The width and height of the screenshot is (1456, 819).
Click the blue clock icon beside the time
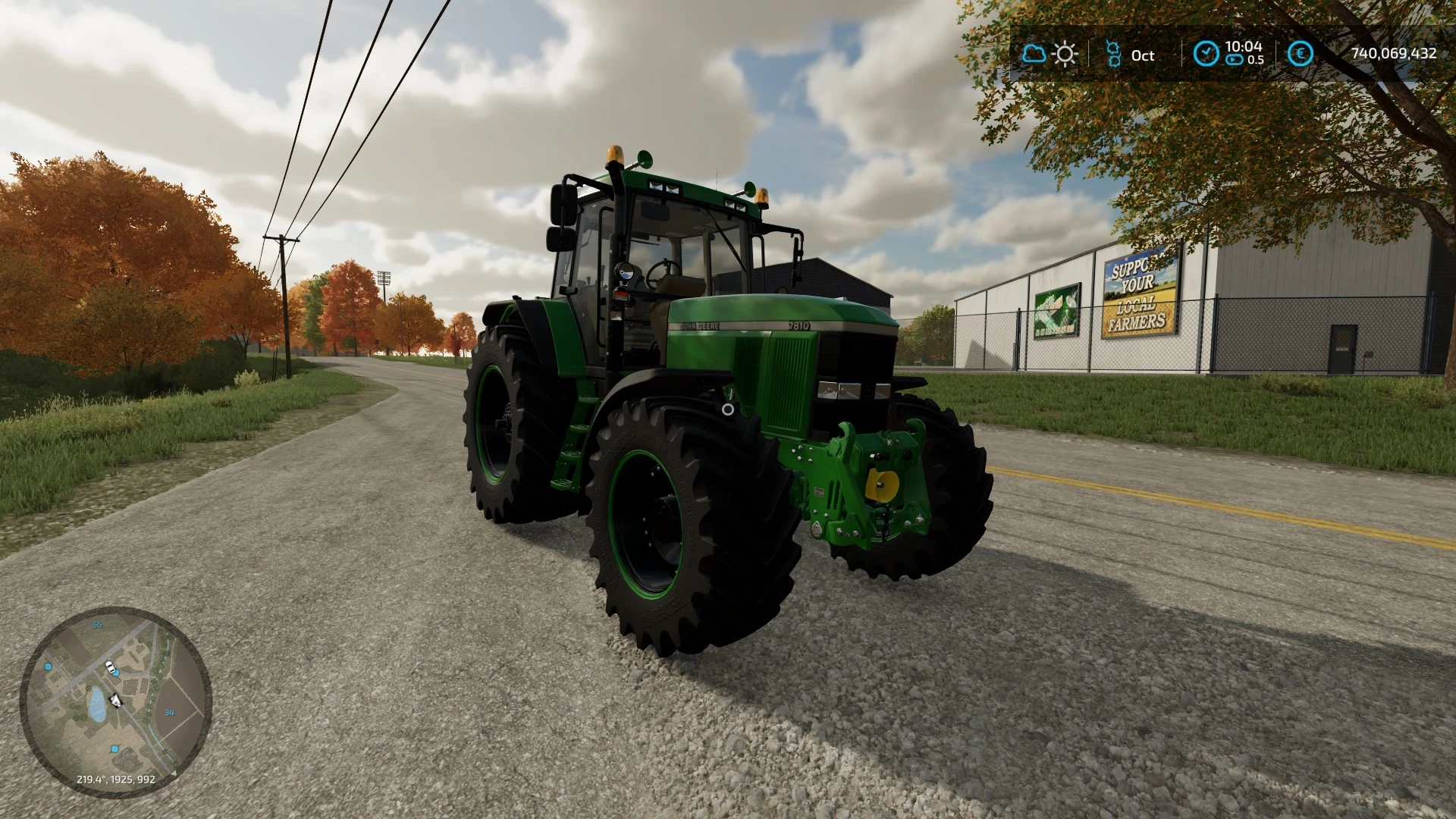(1207, 52)
